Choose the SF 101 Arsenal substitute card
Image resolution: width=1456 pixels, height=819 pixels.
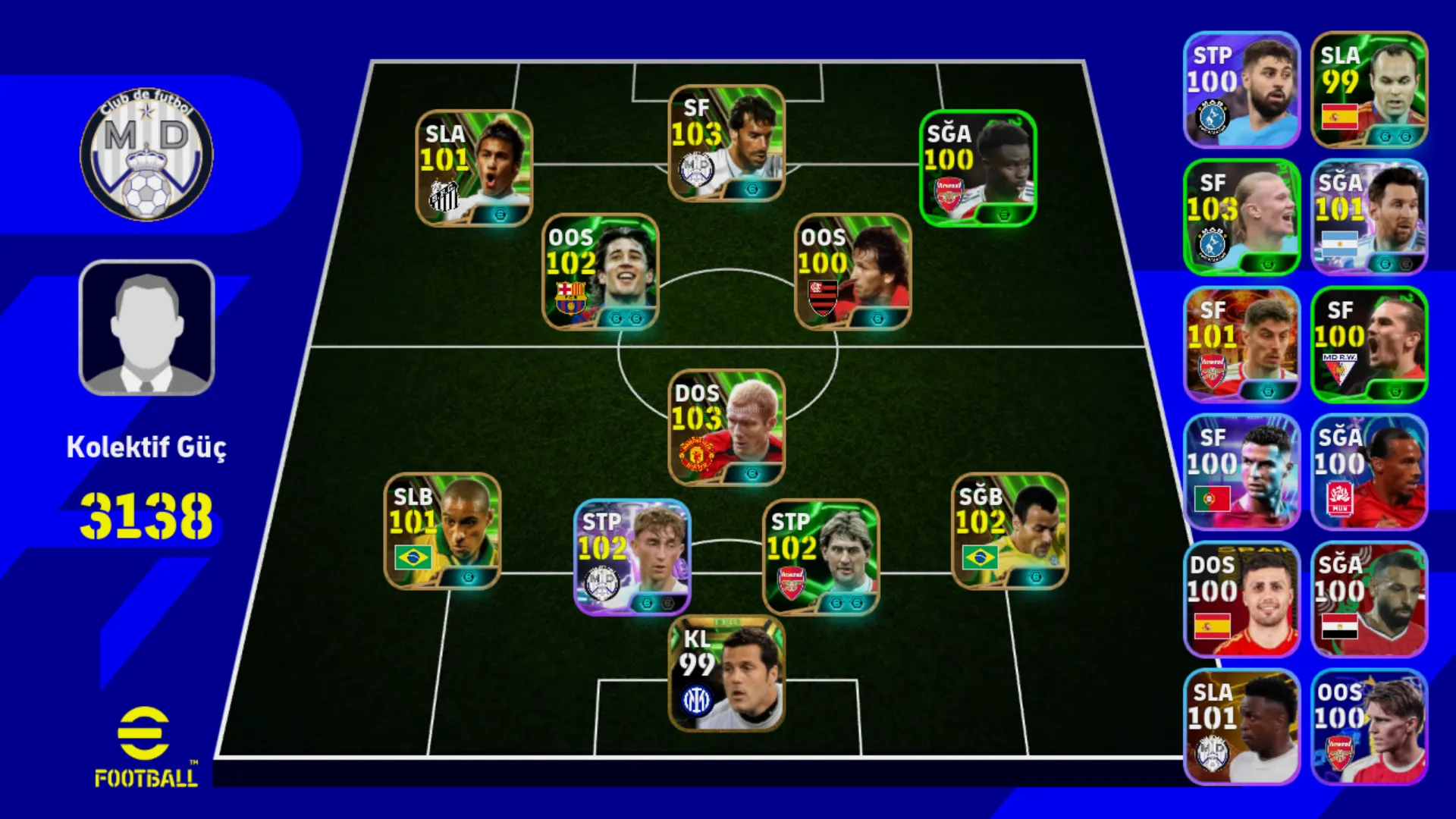click(x=1241, y=344)
